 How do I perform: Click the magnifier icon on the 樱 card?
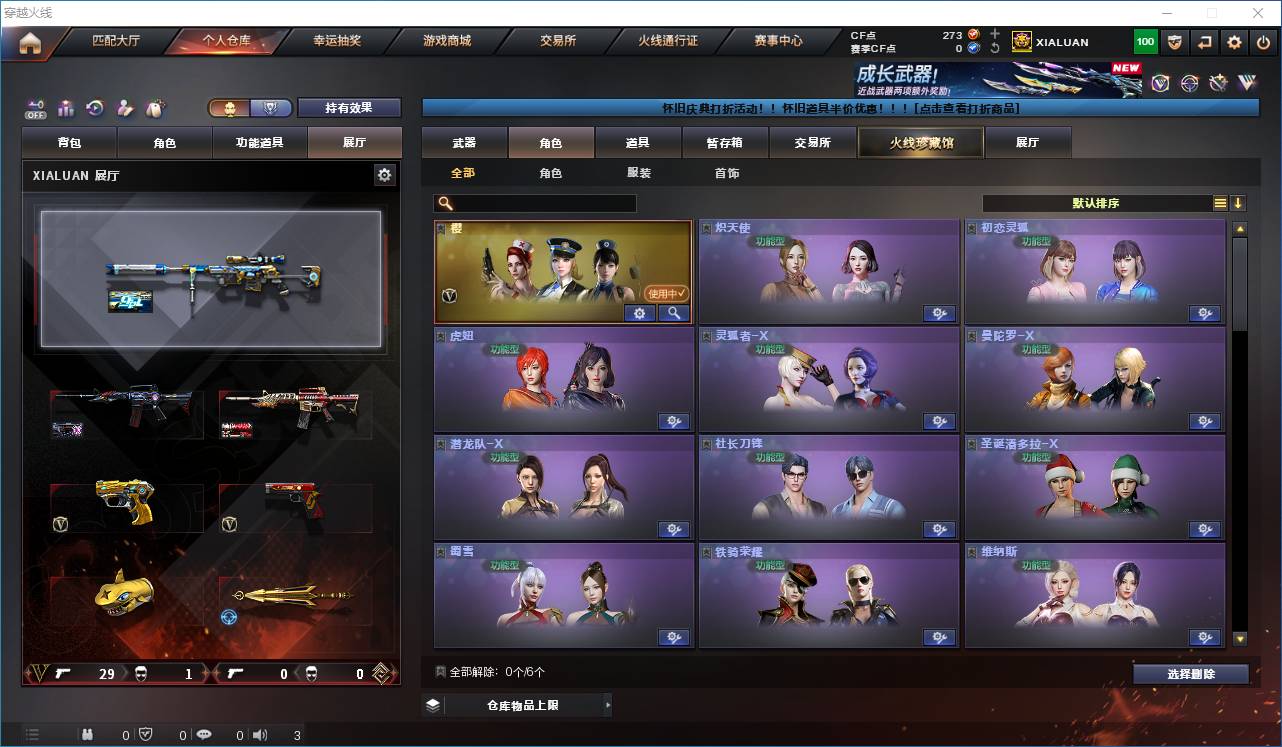tap(673, 312)
